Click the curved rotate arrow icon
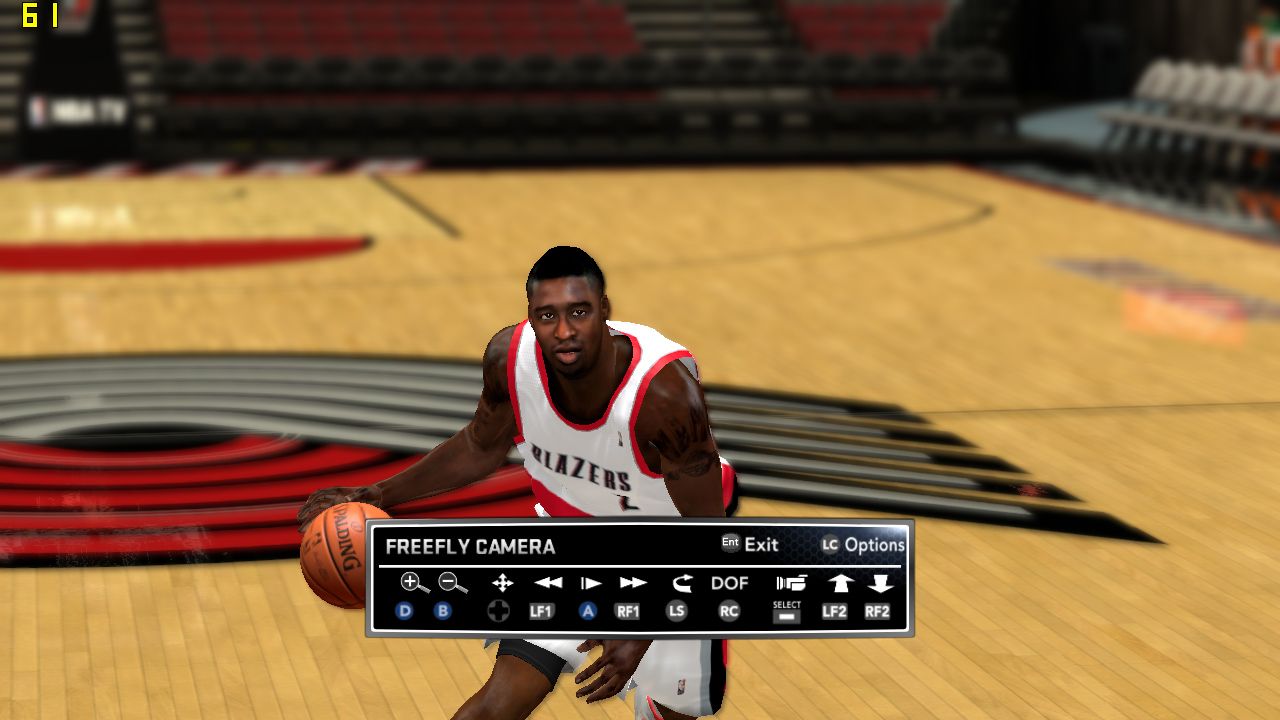 click(x=682, y=582)
